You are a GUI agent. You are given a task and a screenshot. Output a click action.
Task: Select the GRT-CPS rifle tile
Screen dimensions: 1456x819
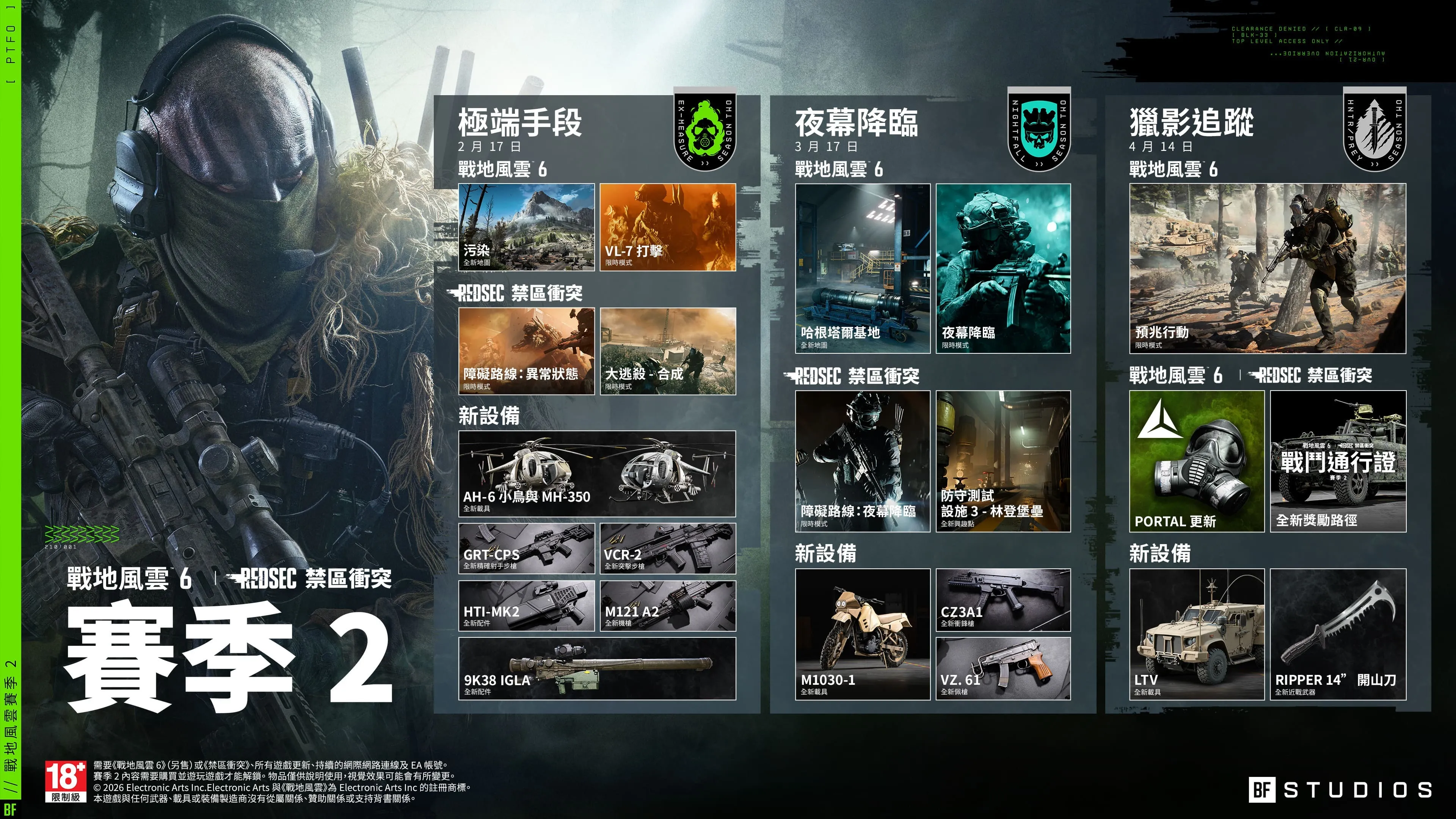click(526, 548)
